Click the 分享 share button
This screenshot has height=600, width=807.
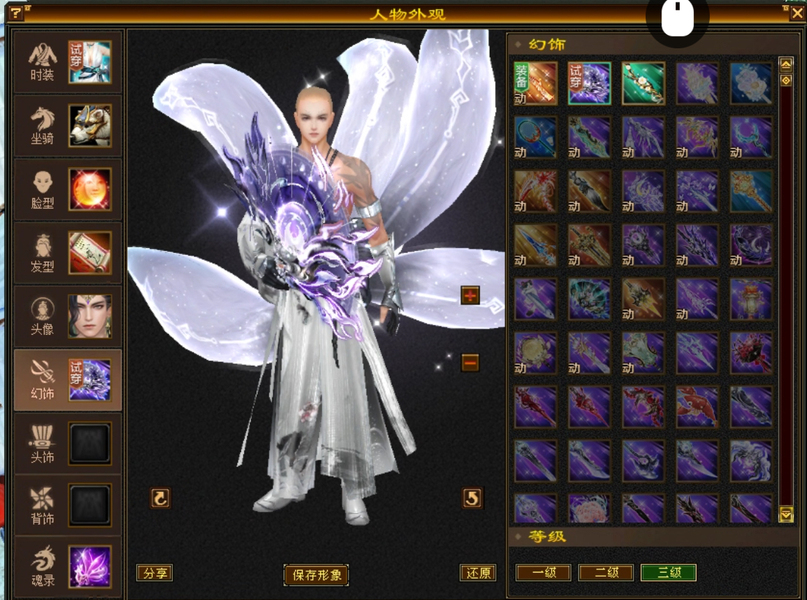pos(155,573)
